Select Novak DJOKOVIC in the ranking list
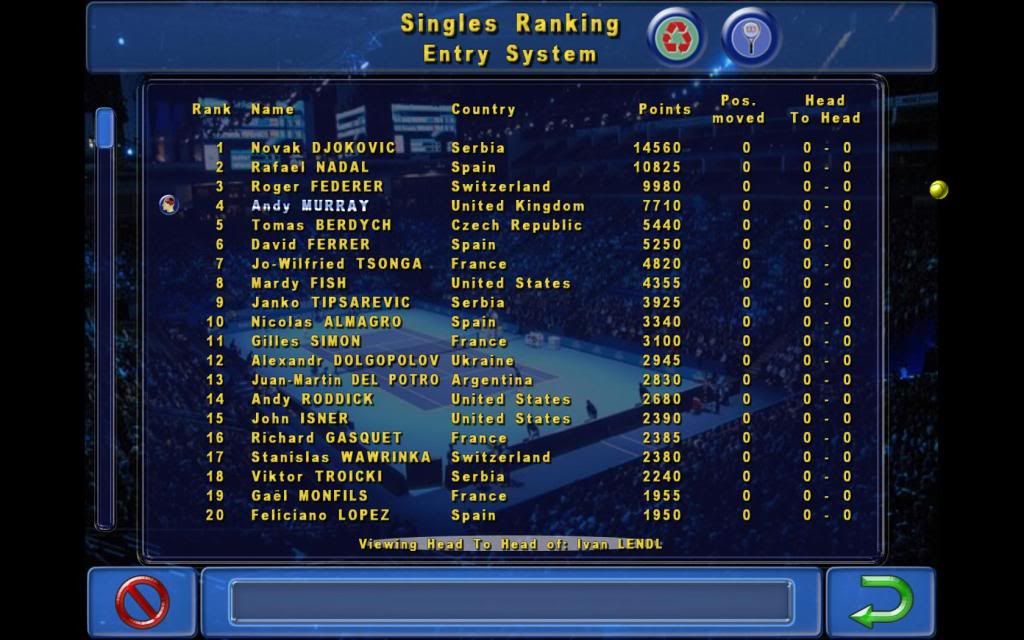This screenshot has width=1024, height=640. tap(323, 148)
